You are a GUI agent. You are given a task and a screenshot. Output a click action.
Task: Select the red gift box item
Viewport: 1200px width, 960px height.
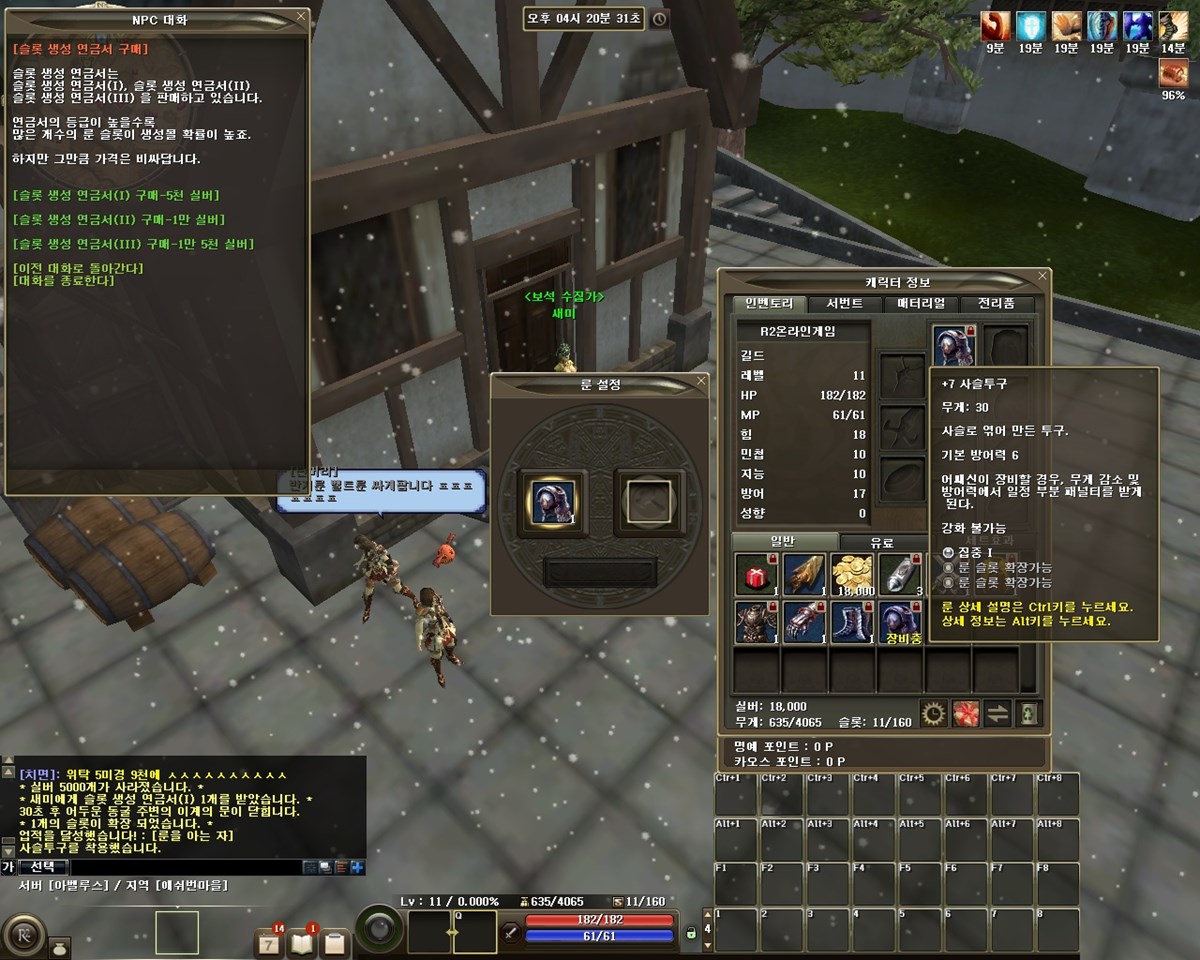click(x=756, y=575)
